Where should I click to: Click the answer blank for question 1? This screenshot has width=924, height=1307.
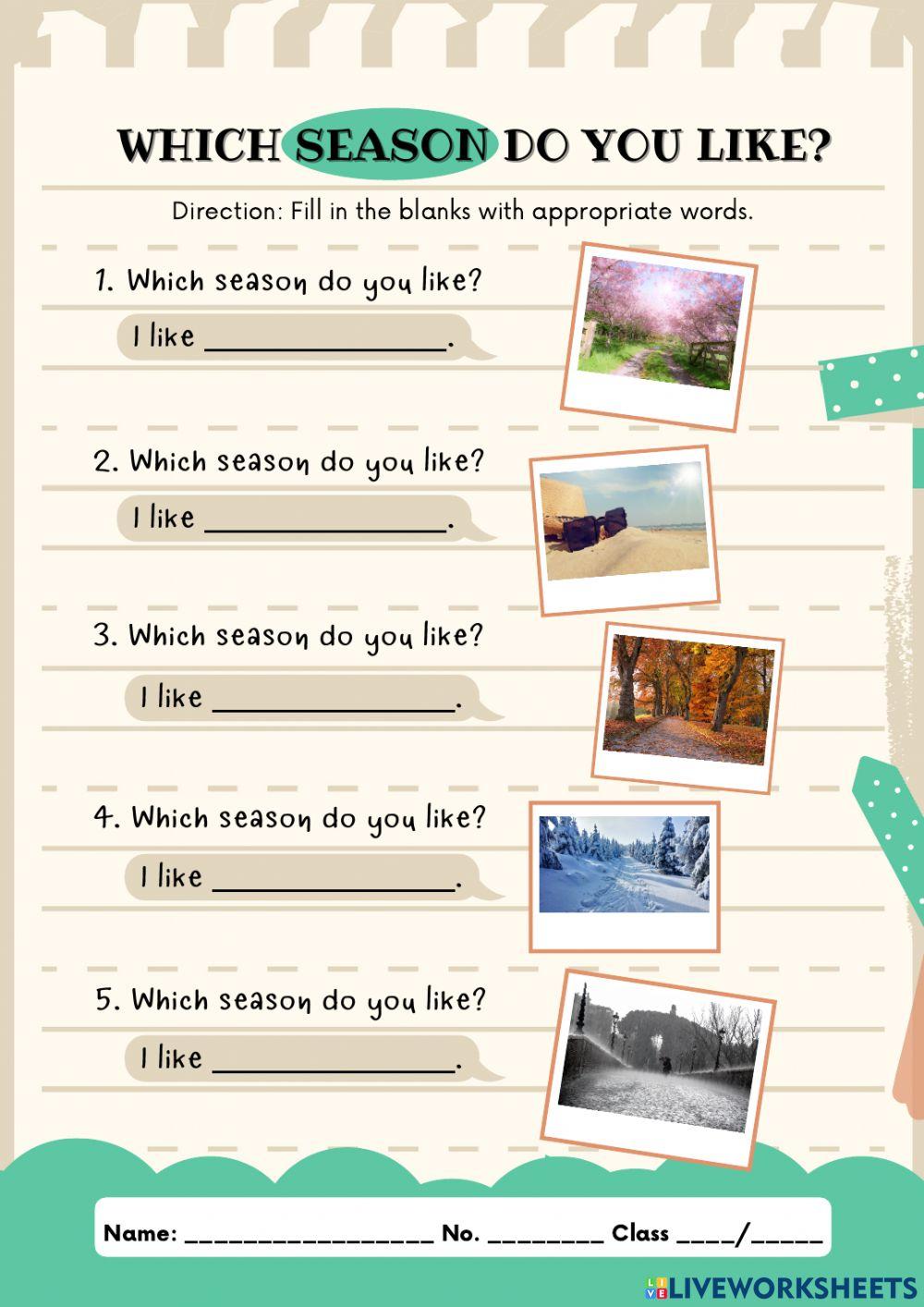coord(325,337)
